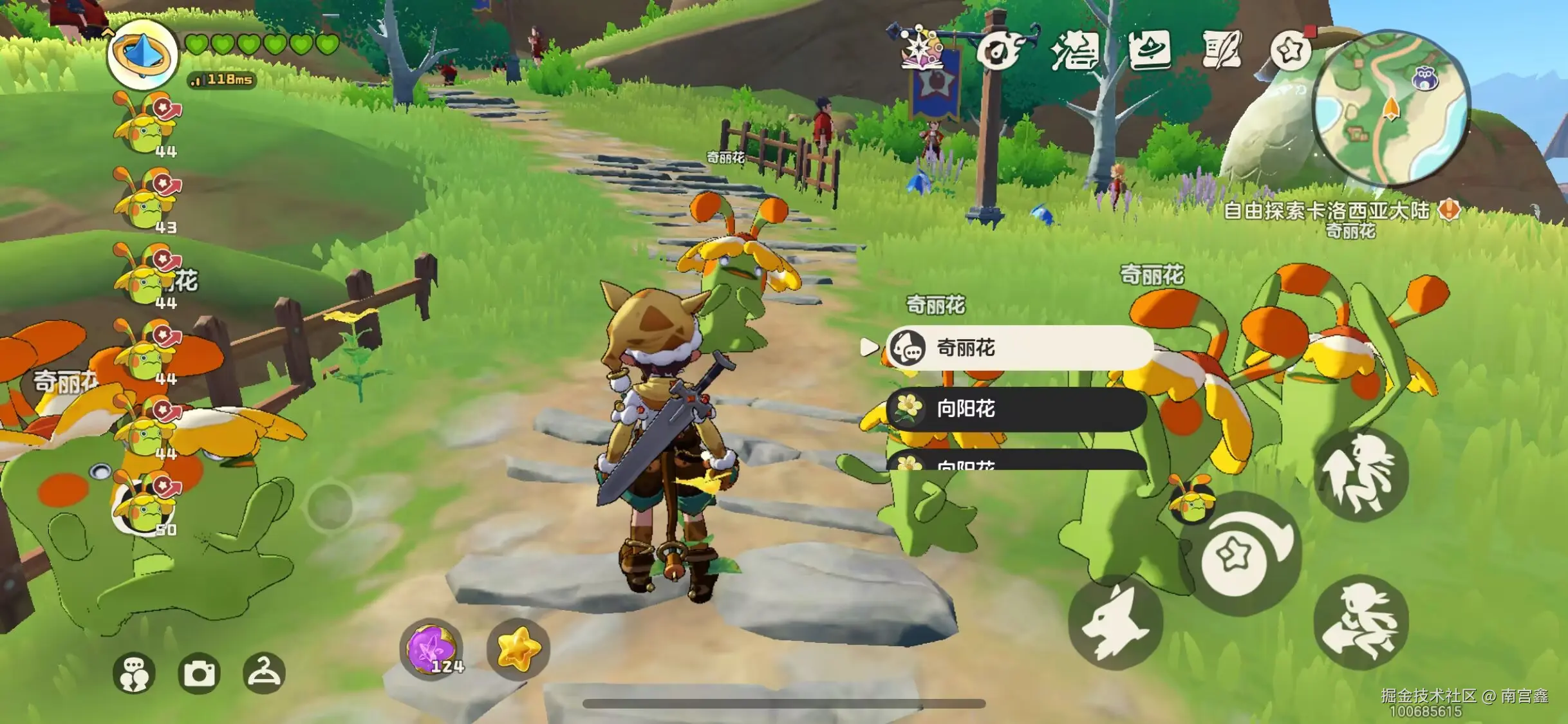
Task: Open the camera photo mode
Action: [x=199, y=673]
